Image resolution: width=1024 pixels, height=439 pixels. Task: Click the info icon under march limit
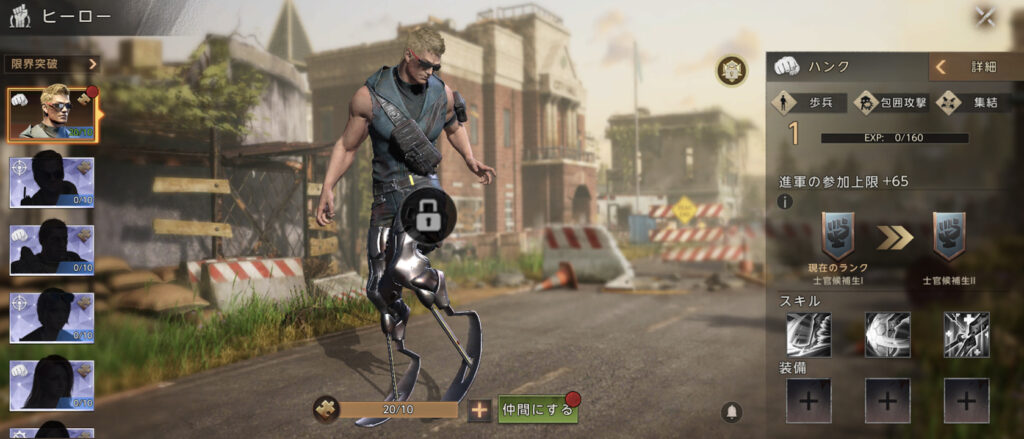(x=785, y=202)
